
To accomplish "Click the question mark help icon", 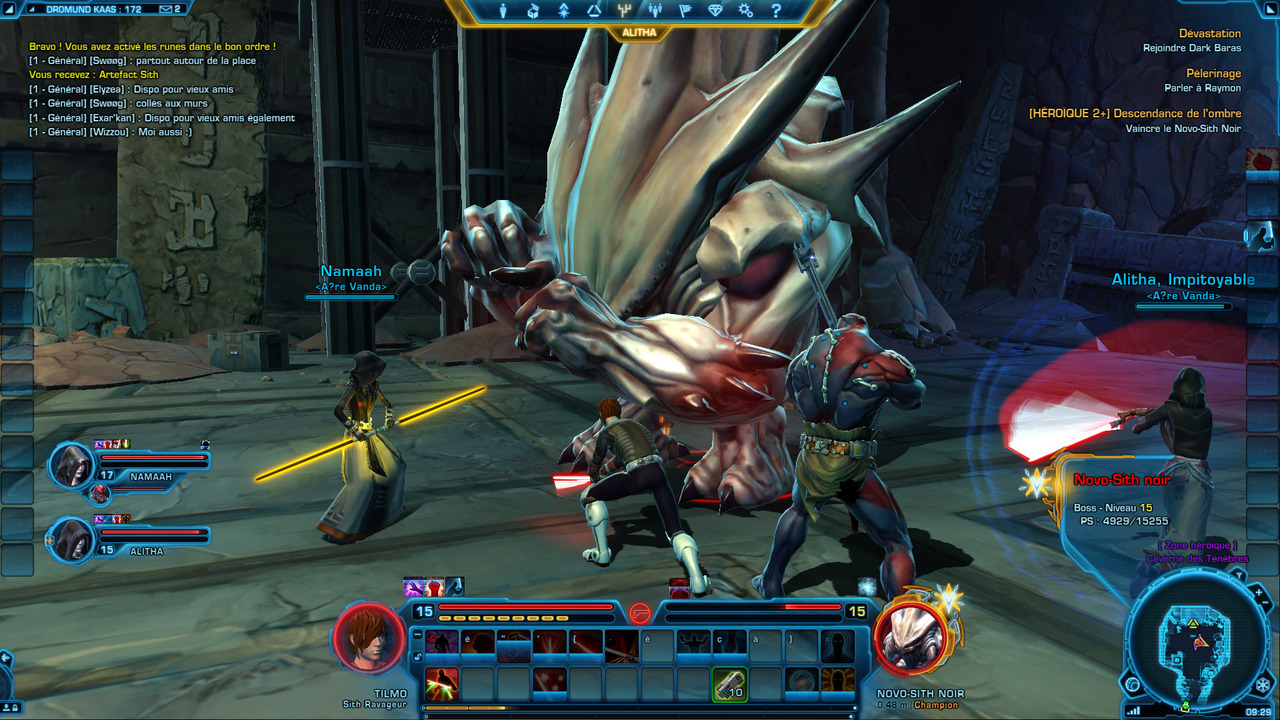I will [776, 11].
